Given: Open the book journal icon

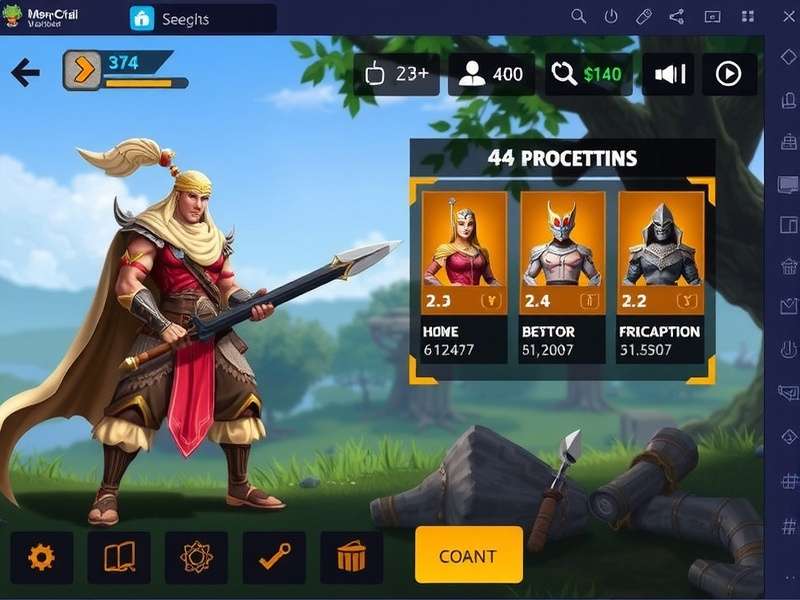Looking at the screenshot, I should click(119, 557).
